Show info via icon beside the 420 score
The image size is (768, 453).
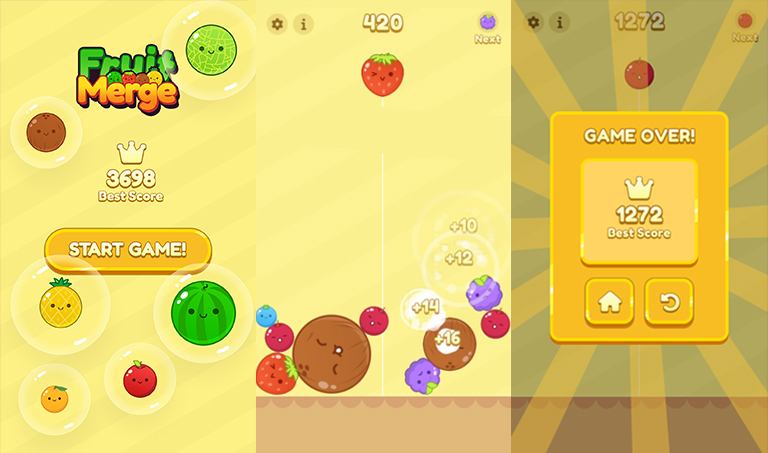pyautogui.click(x=303, y=24)
